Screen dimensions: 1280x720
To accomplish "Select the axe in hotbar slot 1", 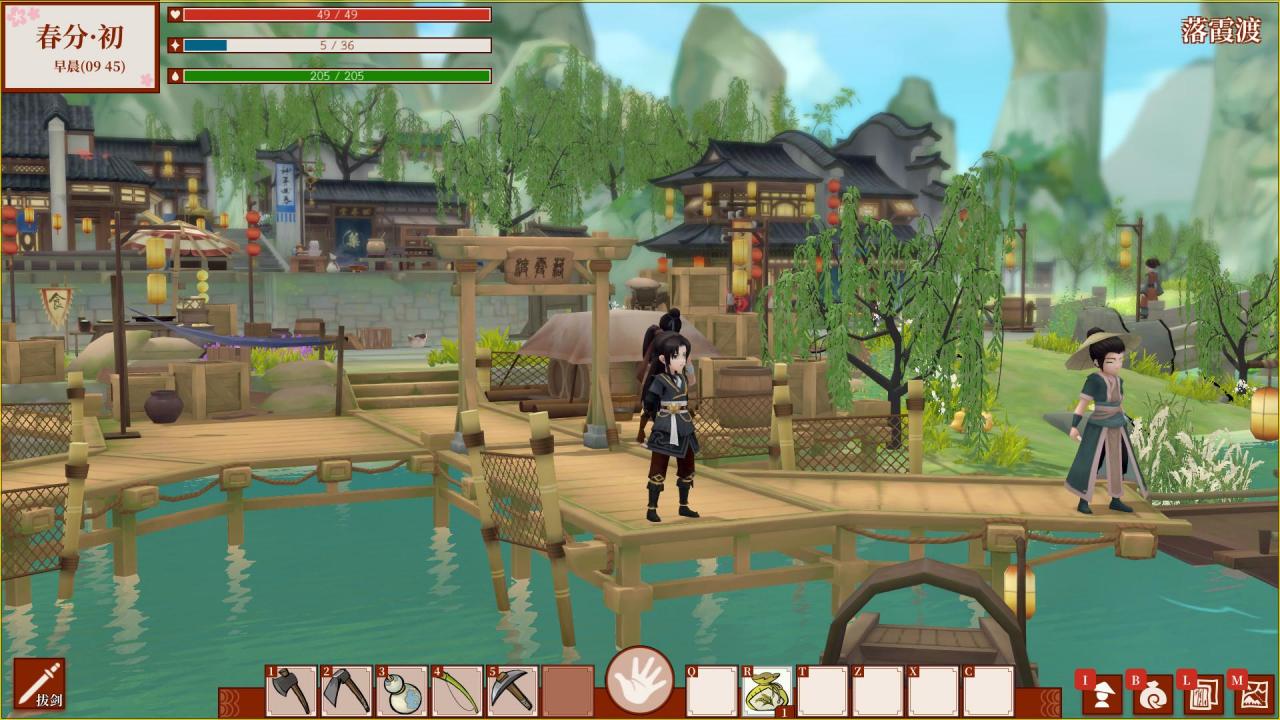I will 291,690.
